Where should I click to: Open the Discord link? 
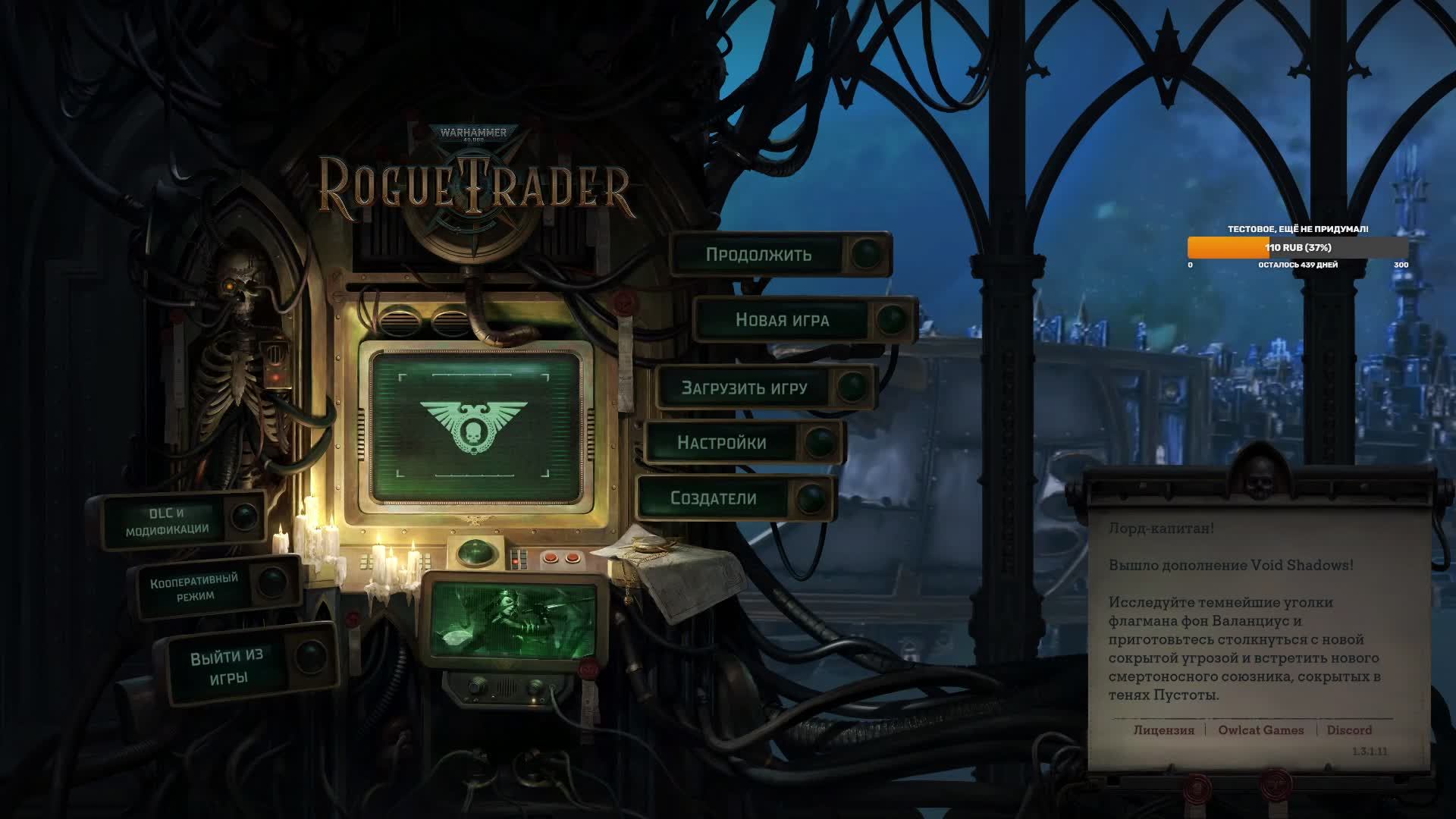tap(1349, 730)
